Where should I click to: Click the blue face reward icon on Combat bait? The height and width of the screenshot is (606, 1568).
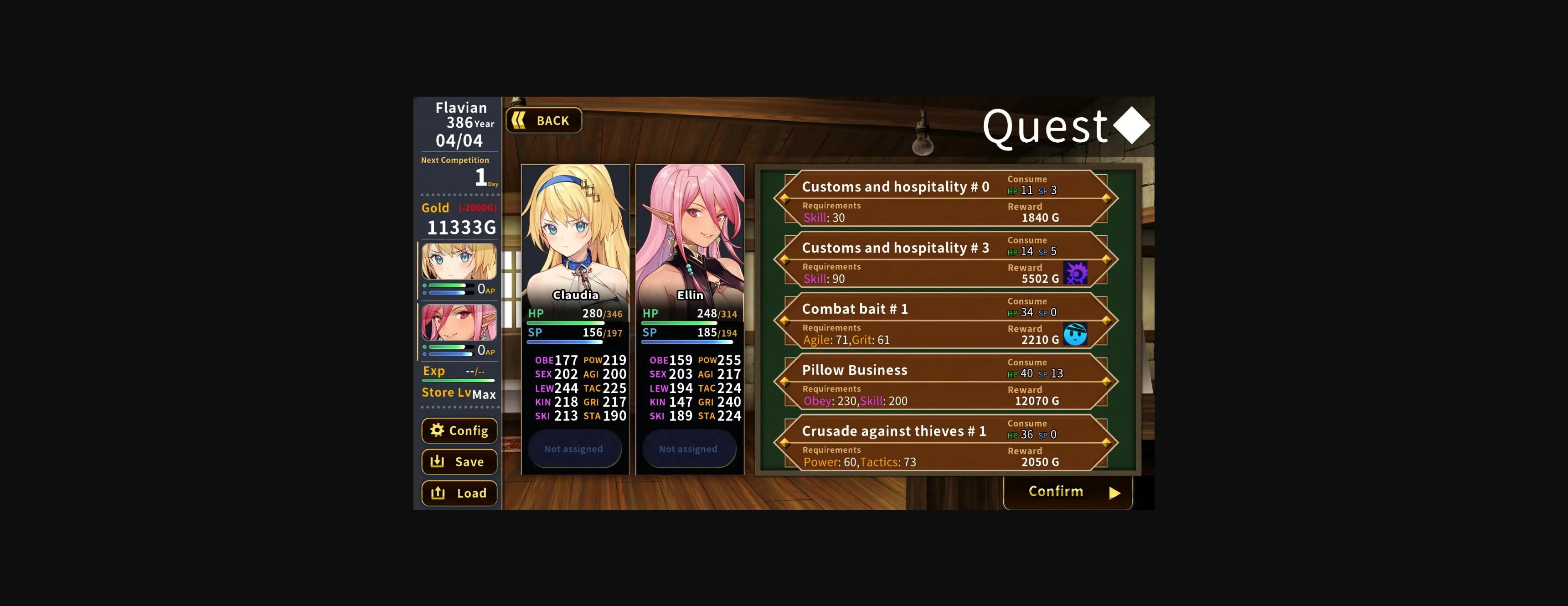pyautogui.click(x=1075, y=334)
